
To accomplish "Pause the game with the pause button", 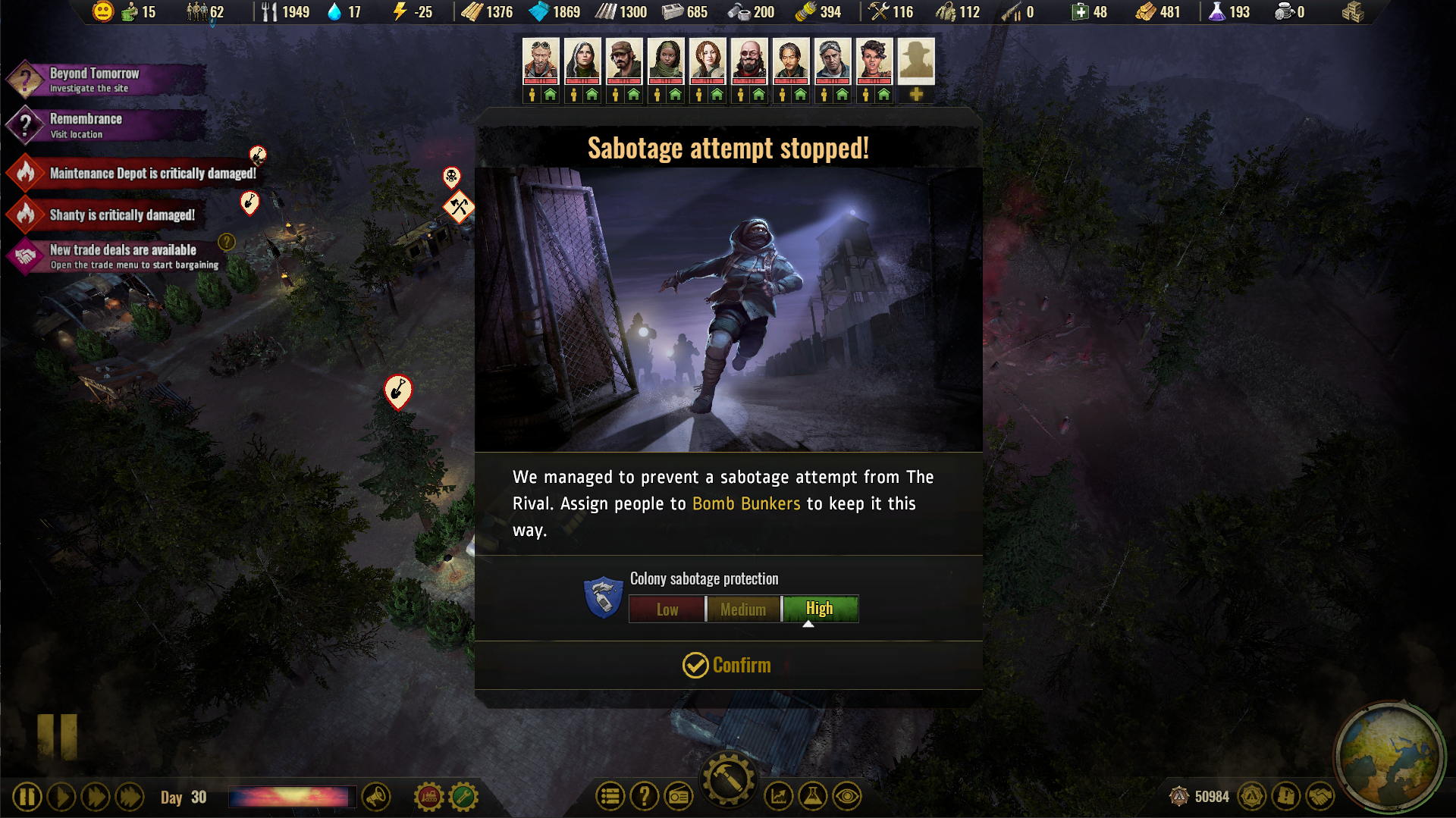I will coord(27,797).
